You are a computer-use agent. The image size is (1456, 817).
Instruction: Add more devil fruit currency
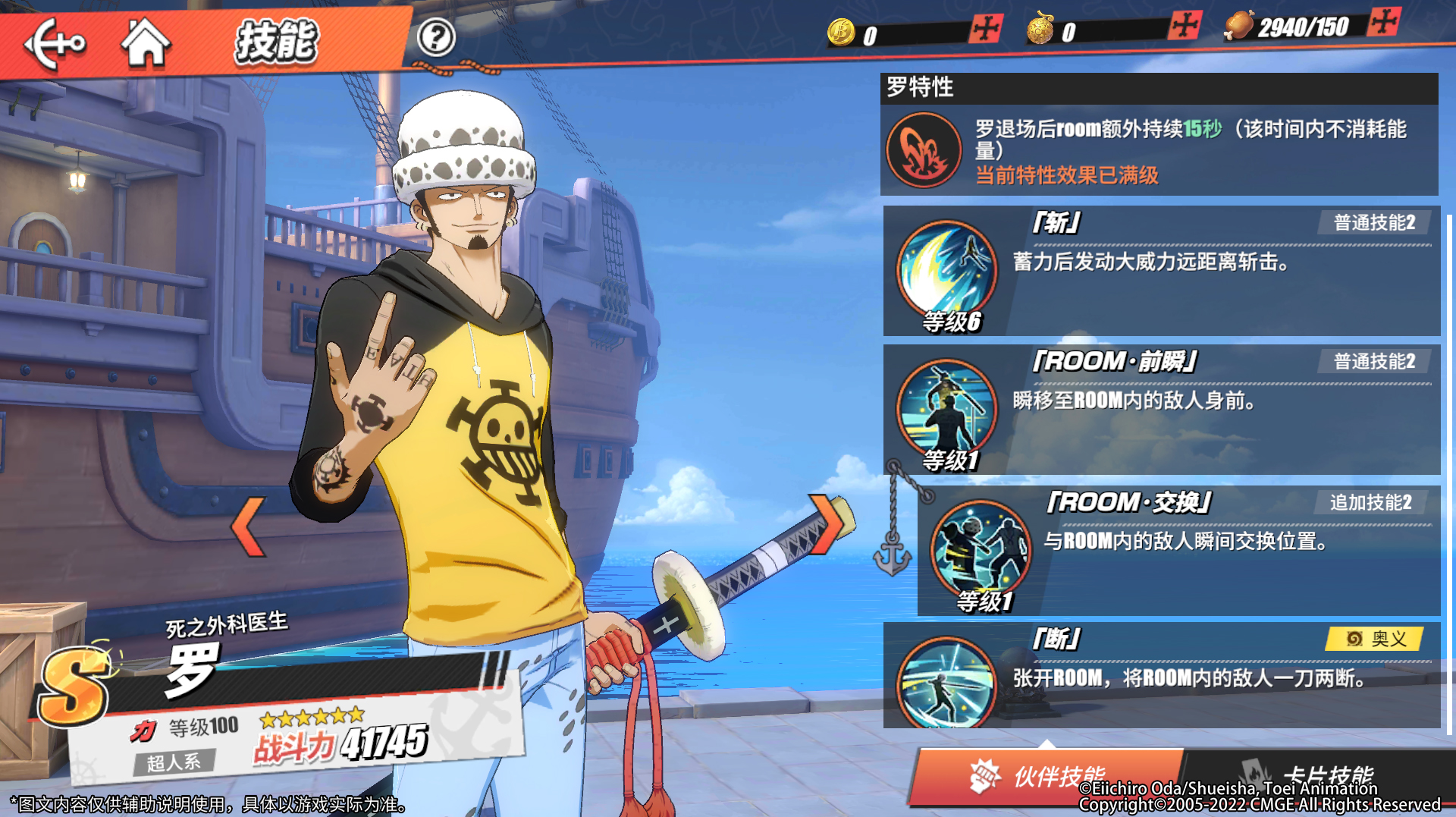click(x=1184, y=26)
